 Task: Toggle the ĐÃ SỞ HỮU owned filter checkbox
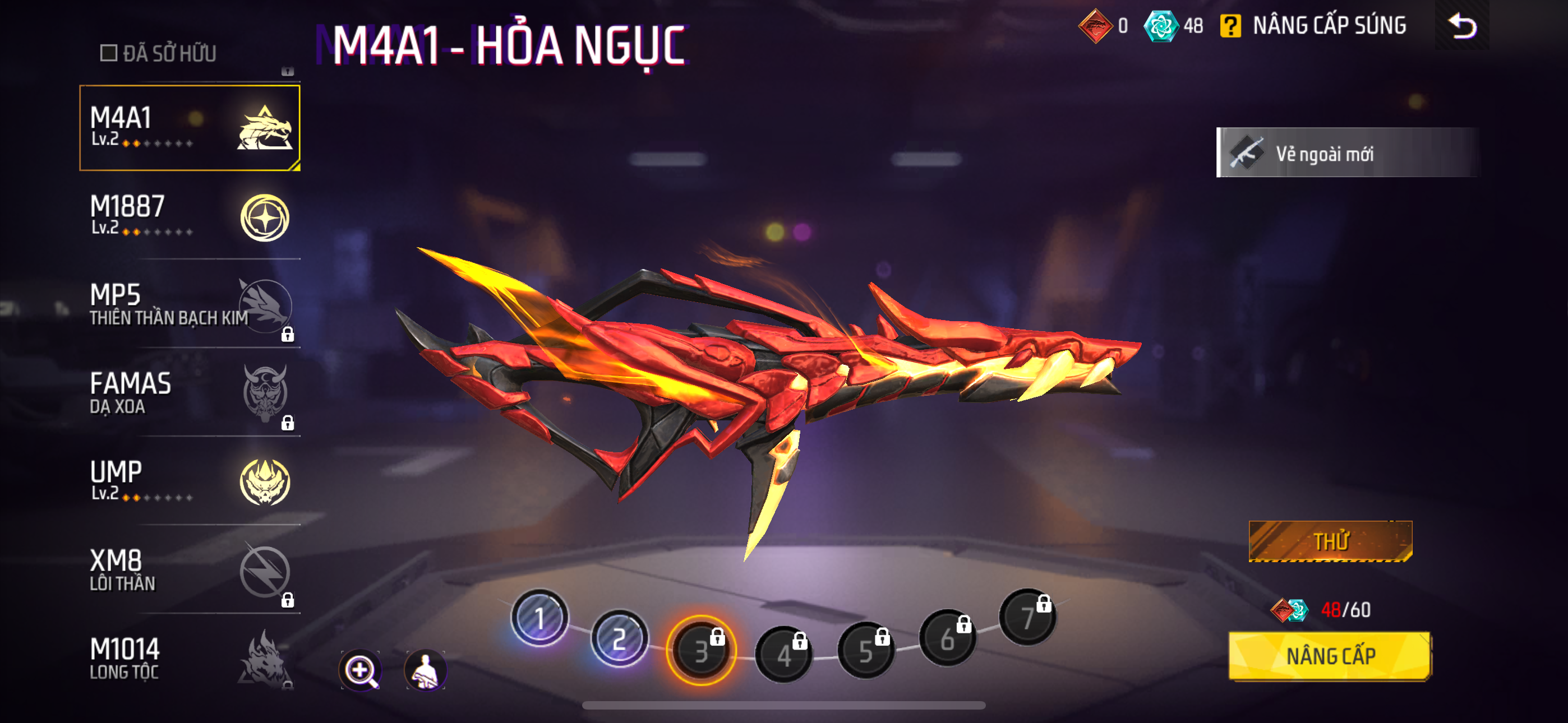[109, 53]
